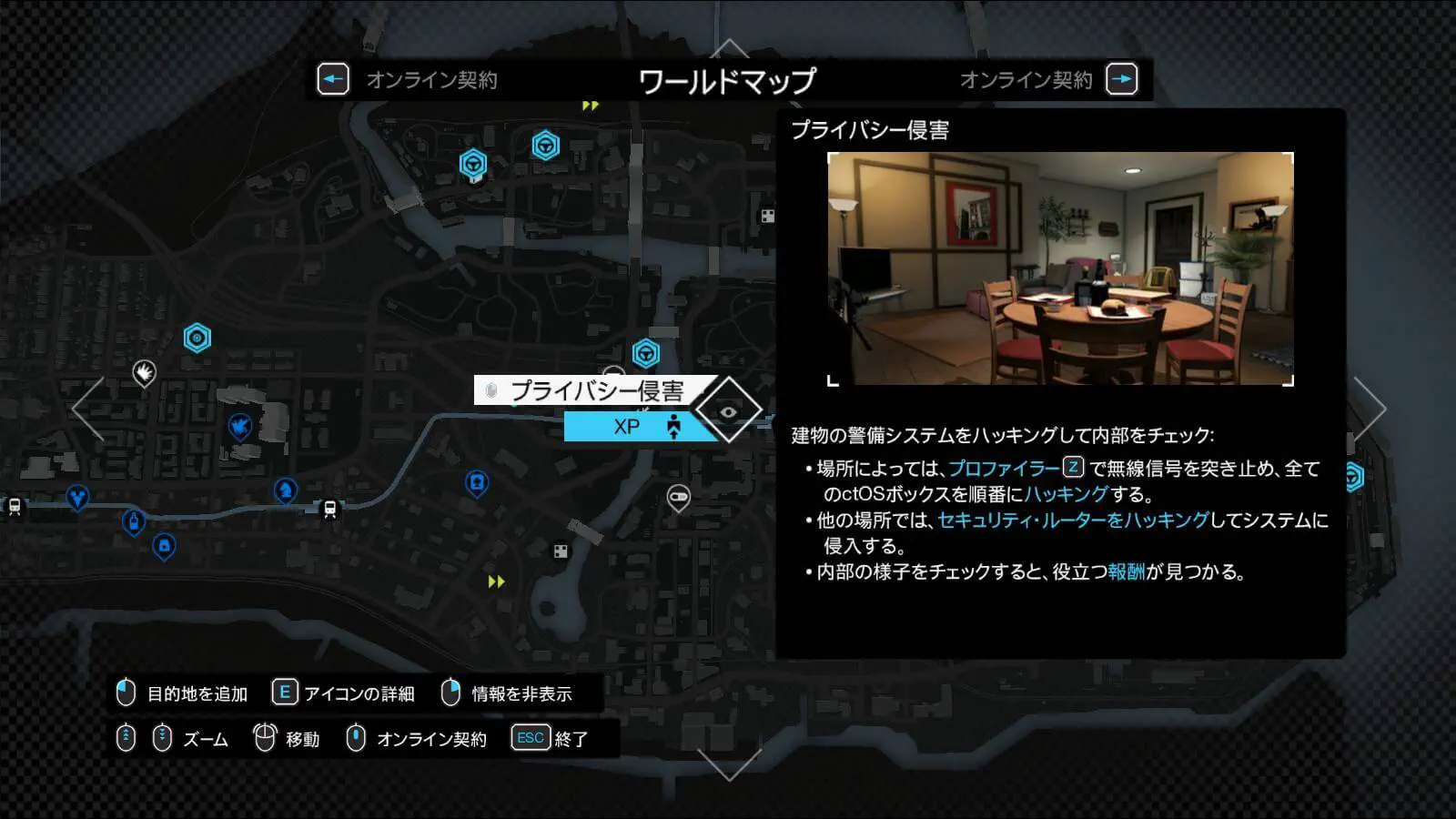Image resolution: width=1456 pixels, height=819 pixels.
Task: Pan the map up with the top chevron
Action: click(x=729, y=48)
